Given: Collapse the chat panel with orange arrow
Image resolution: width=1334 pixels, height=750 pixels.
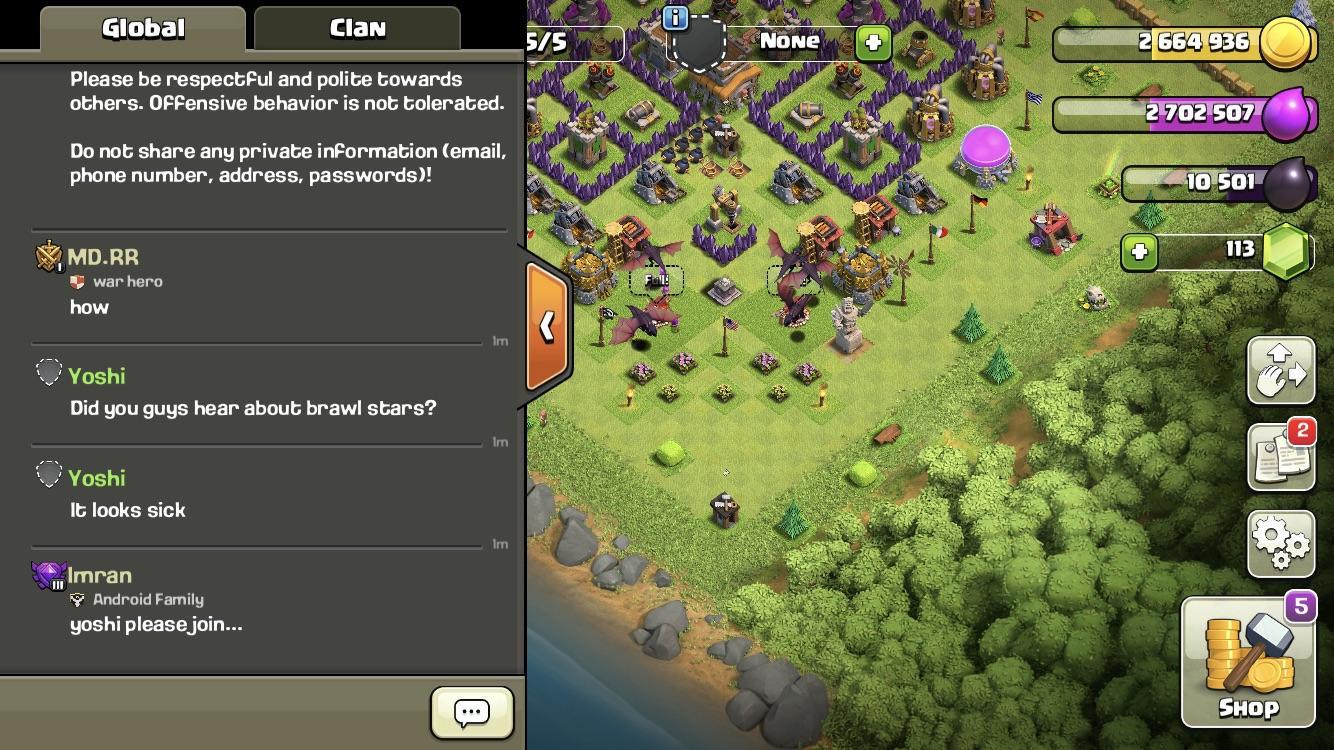Looking at the screenshot, I should click(x=547, y=324).
